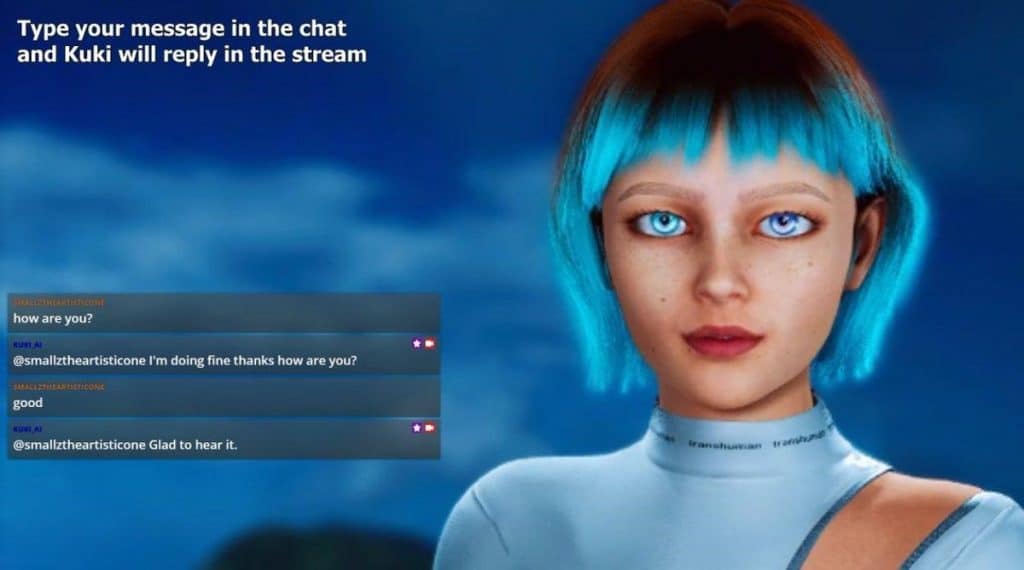Click Kuki's "I'm doing fine thanks" reply
The width and height of the screenshot is (1024, 570).
[x=185, y=360]
